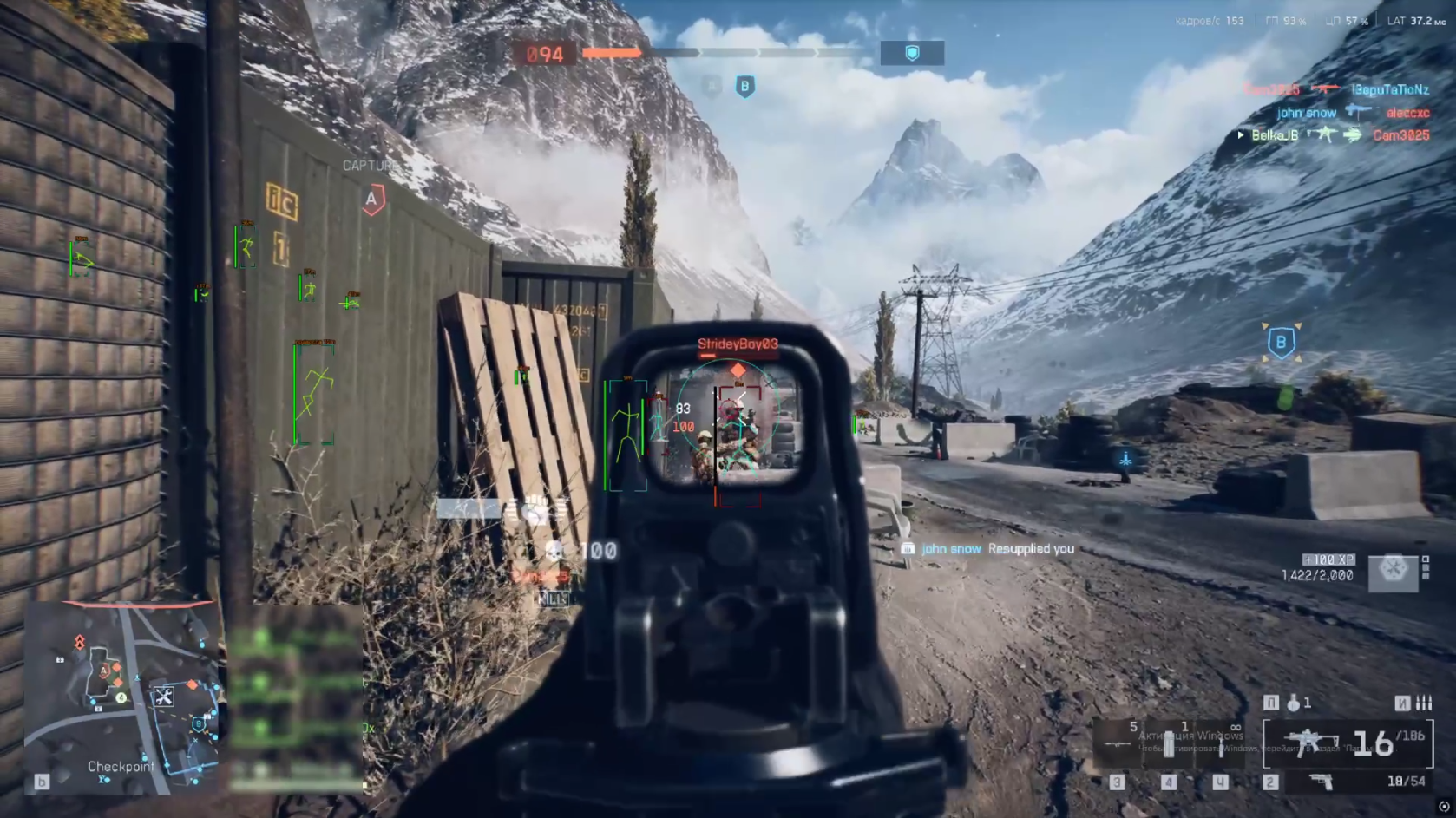Click the red capture point A marker
1456x818 pixels.
coord(372,200)
